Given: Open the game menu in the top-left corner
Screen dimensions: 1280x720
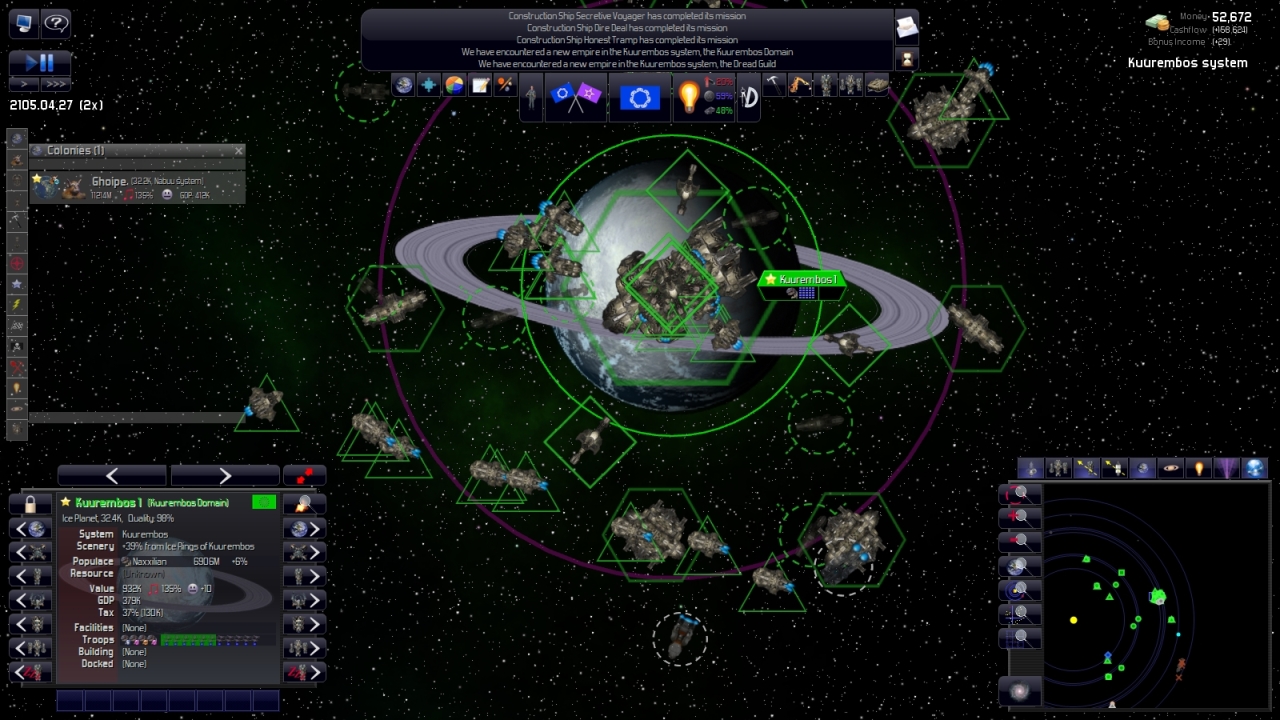Looking at the screenshot, I should point(22,23).
